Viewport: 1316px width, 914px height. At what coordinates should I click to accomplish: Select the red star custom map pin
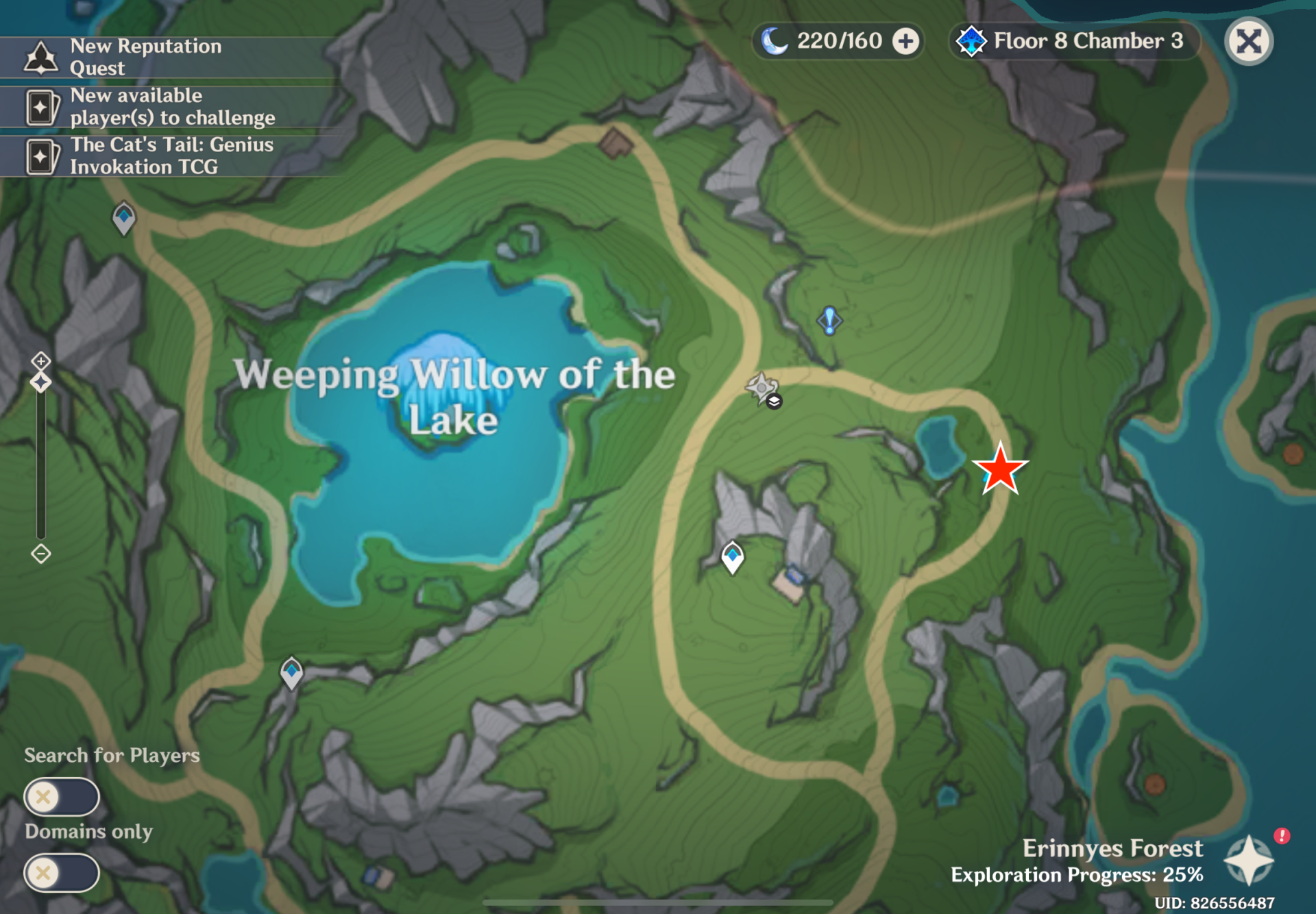(1000, 470)
